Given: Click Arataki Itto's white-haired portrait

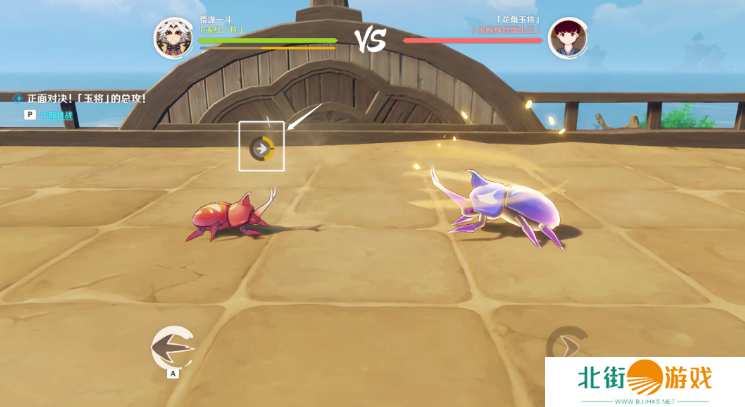Looking at the screenshot, I should (172, 38).
